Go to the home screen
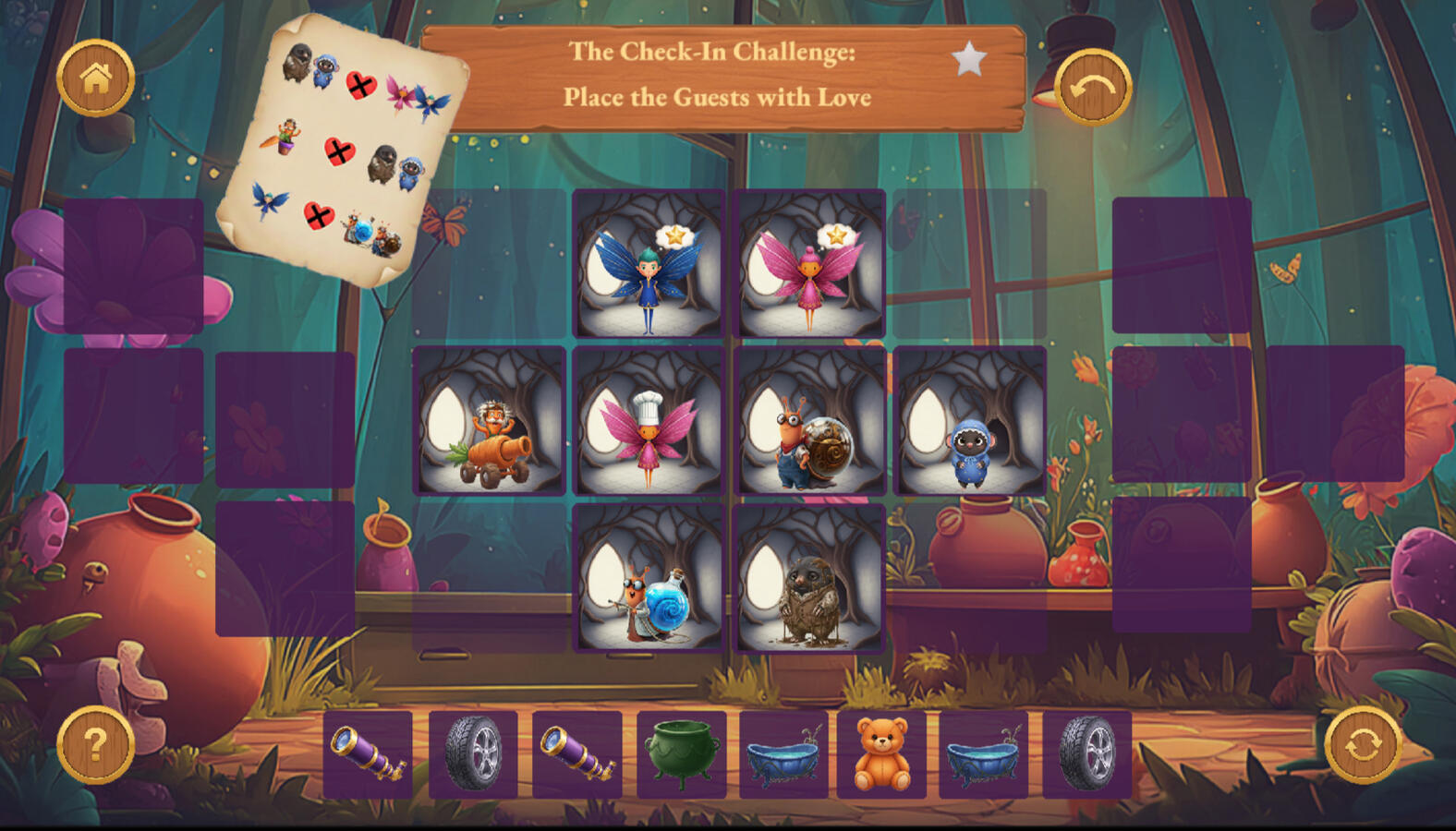 coord(95,78)
